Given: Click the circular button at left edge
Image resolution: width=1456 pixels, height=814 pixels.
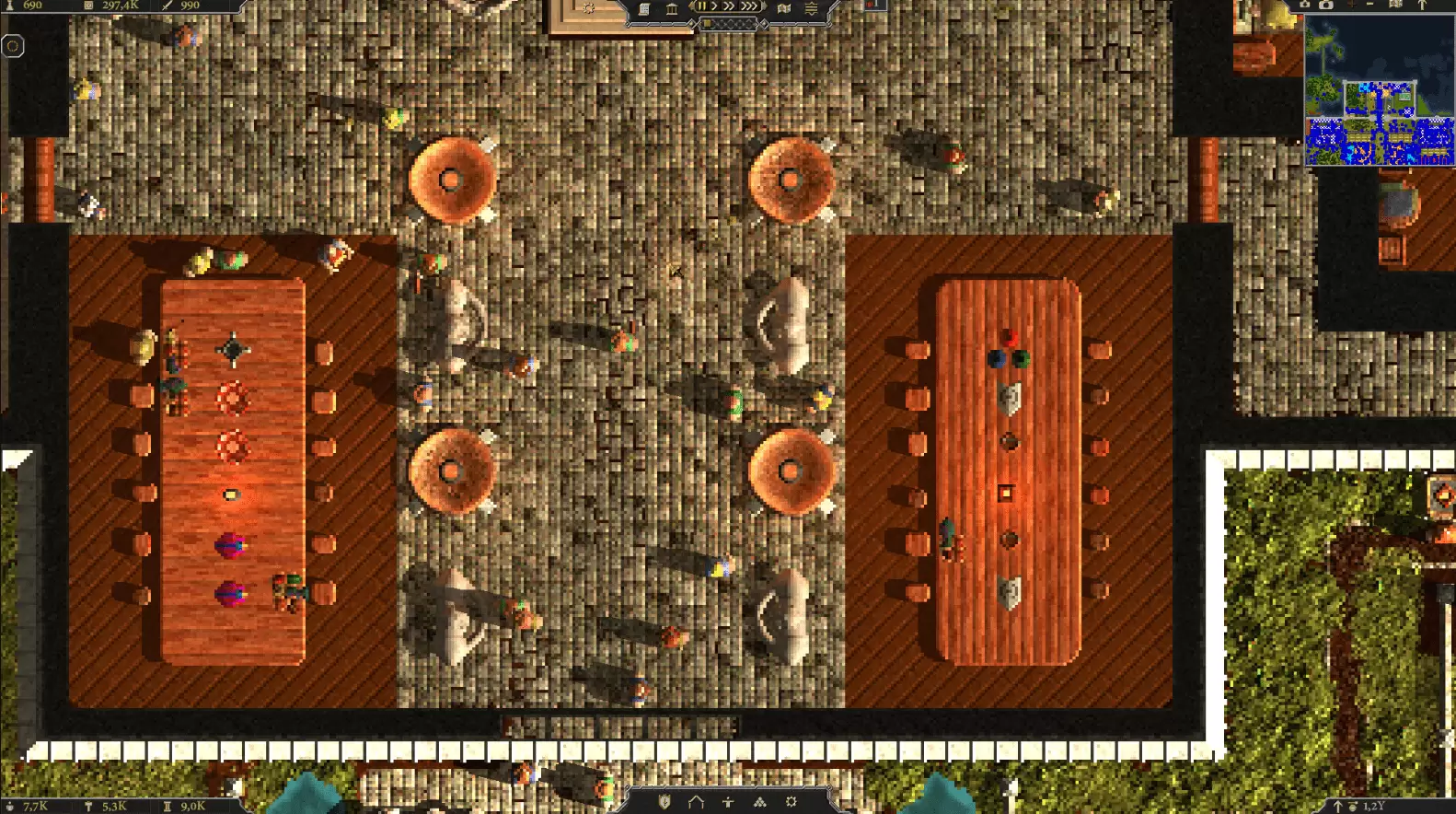Looking at the screenshot, I should [x=13, y=46].
